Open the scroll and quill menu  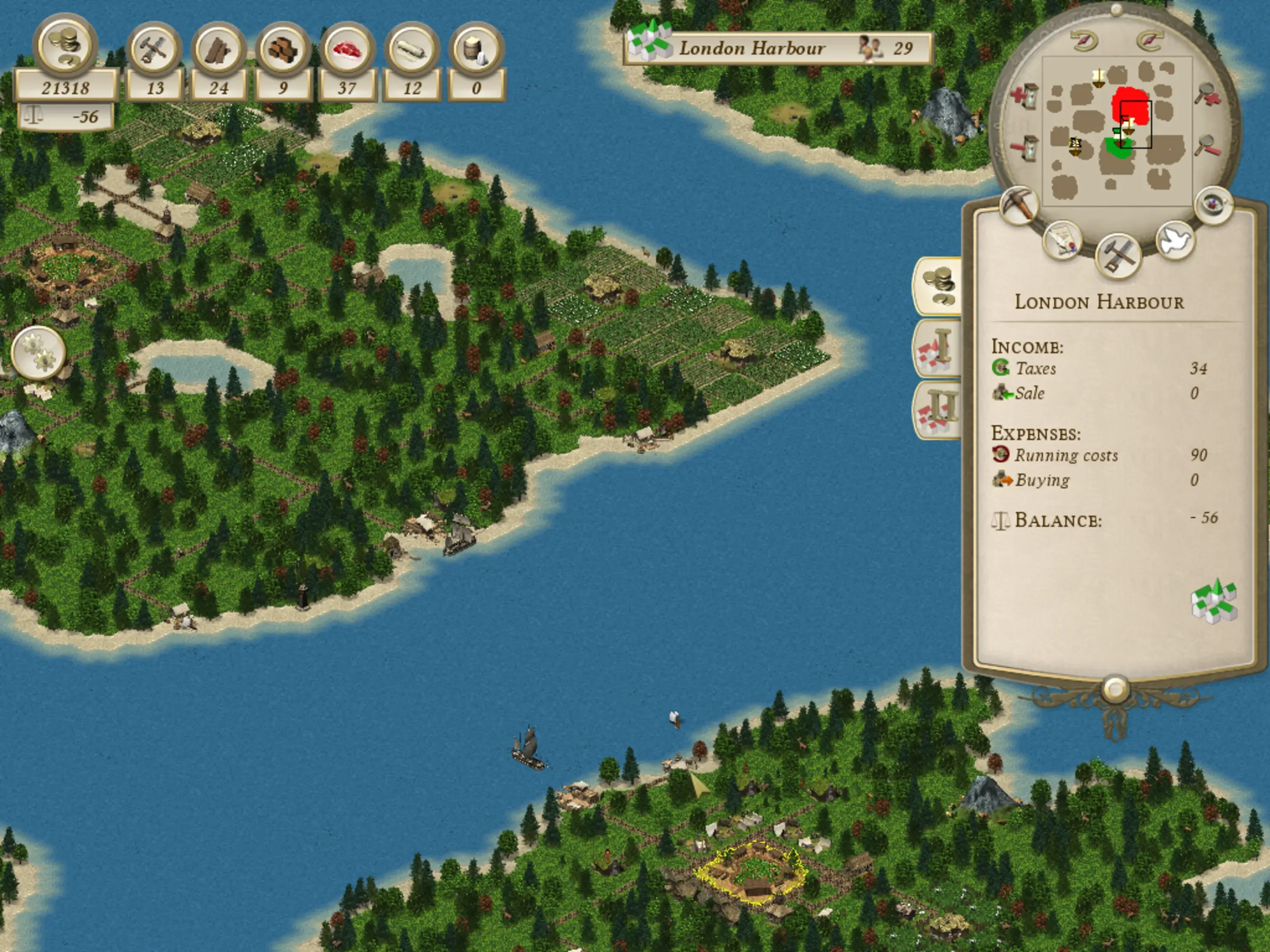coord(1062,240)
